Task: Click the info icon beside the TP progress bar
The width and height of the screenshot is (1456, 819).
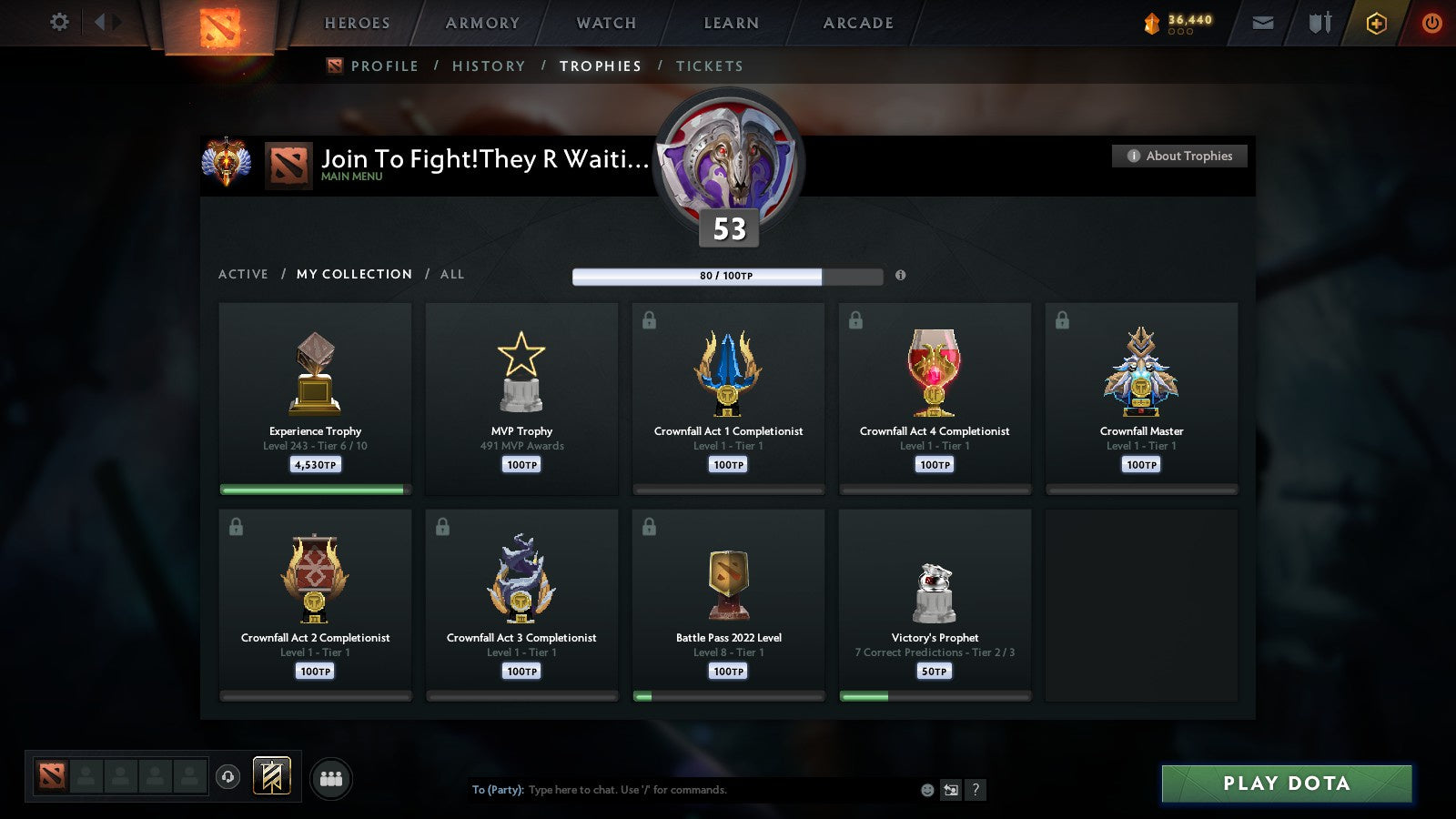Action: [x=901, y=276]
